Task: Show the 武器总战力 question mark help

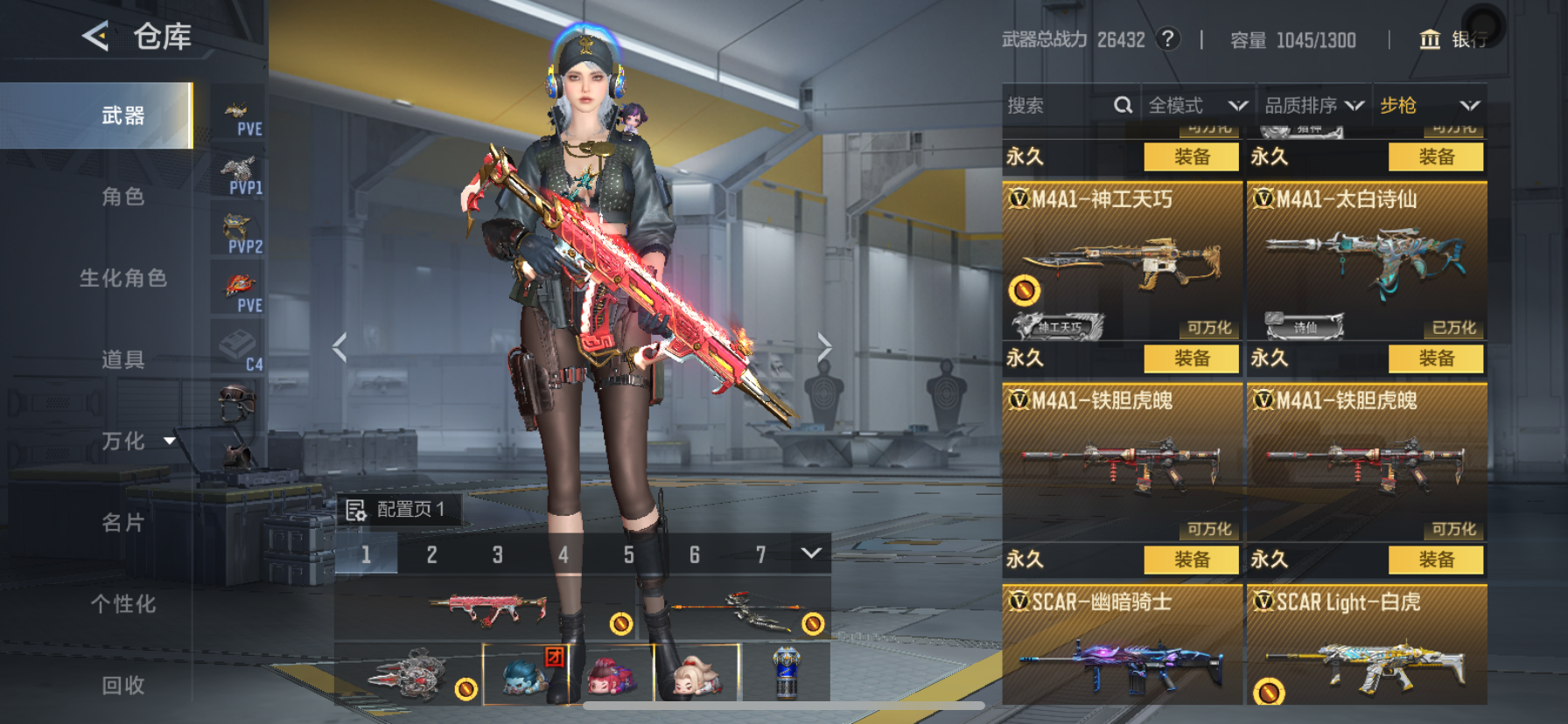Action: [1167, 39]
